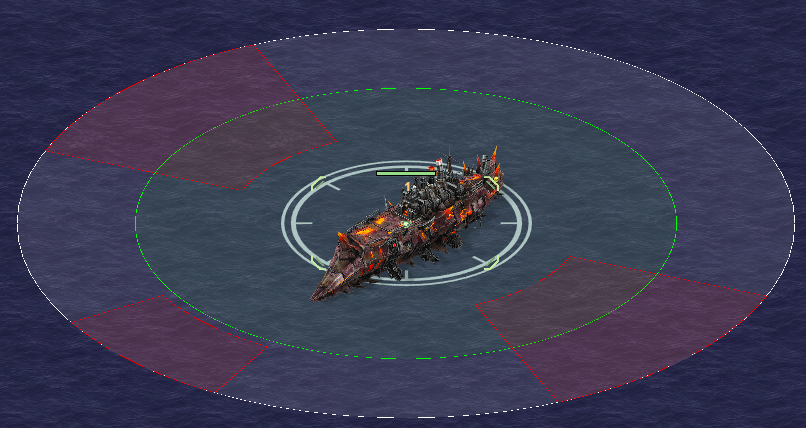Image resolution: width=806 pixels, height=428 pixels.
Task: Select the dark red battleship unit
Action: click(x=405, y=226)
